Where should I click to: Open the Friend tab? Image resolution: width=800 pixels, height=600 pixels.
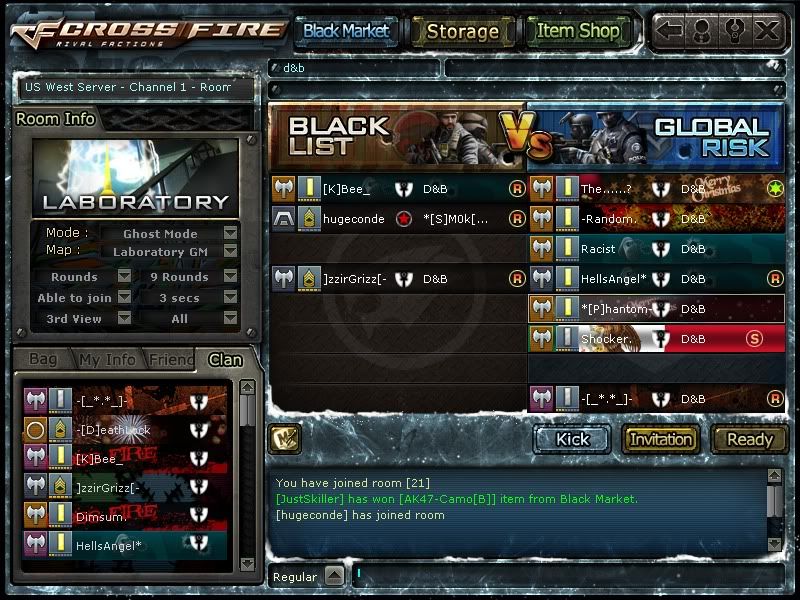[170, 359]
